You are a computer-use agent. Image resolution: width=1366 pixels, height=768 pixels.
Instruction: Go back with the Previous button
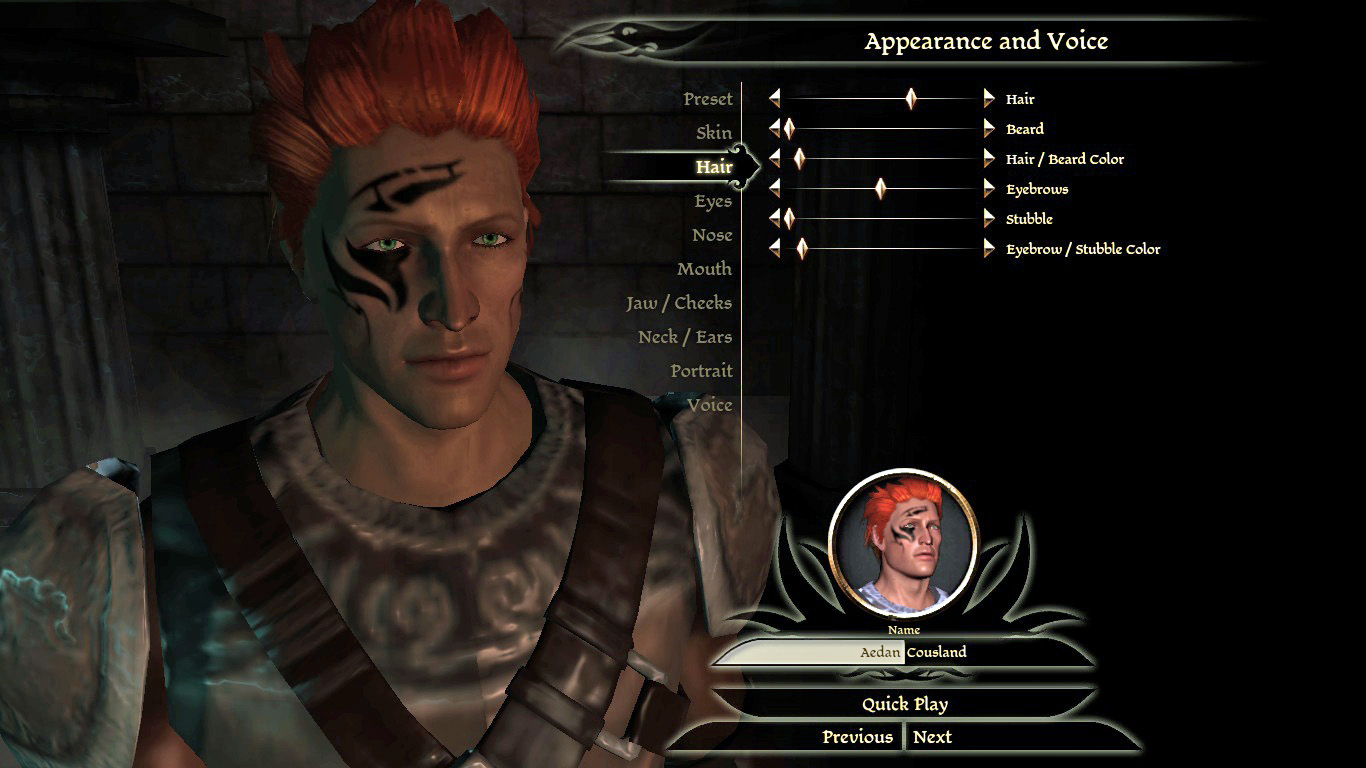tap(857, 737)
